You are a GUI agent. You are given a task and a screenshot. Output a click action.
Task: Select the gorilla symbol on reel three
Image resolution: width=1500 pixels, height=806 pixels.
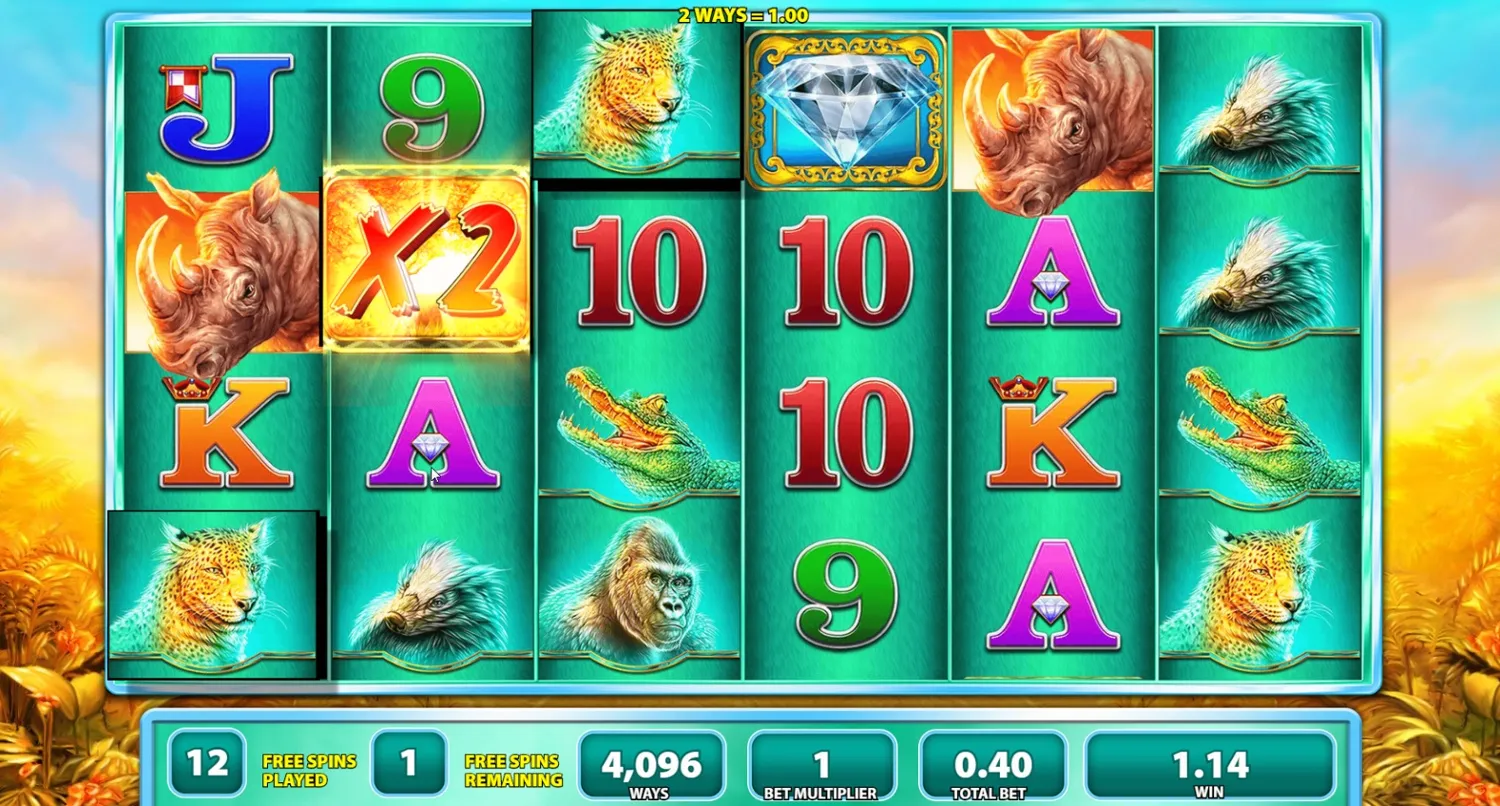640,595
